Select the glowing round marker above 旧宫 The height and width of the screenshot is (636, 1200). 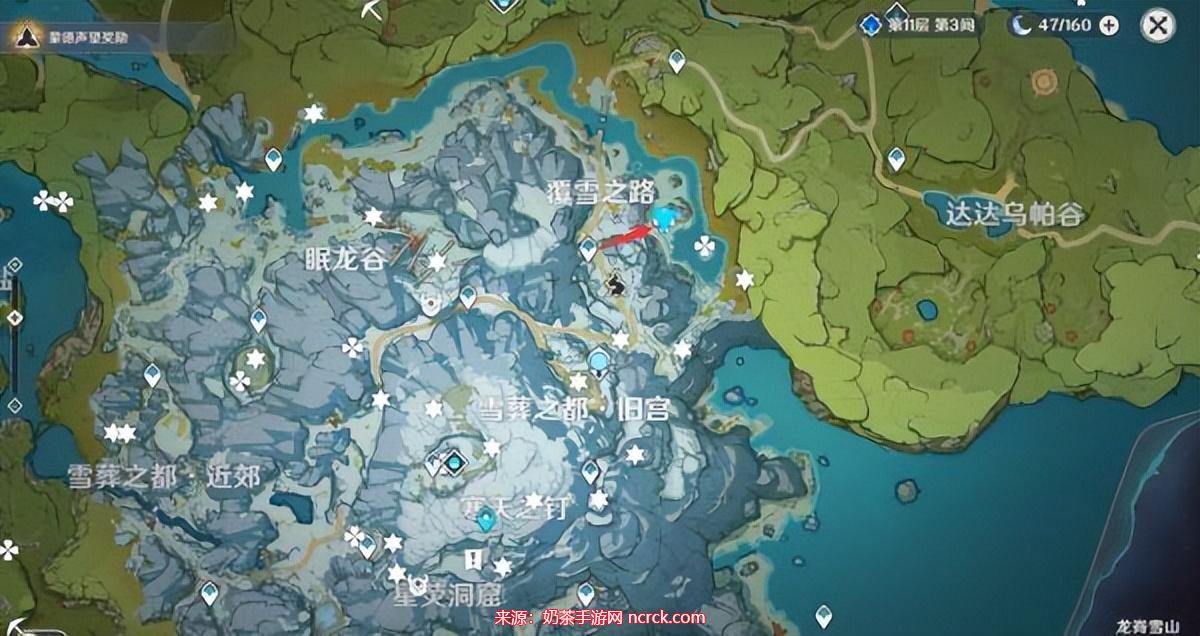point(599,360)
